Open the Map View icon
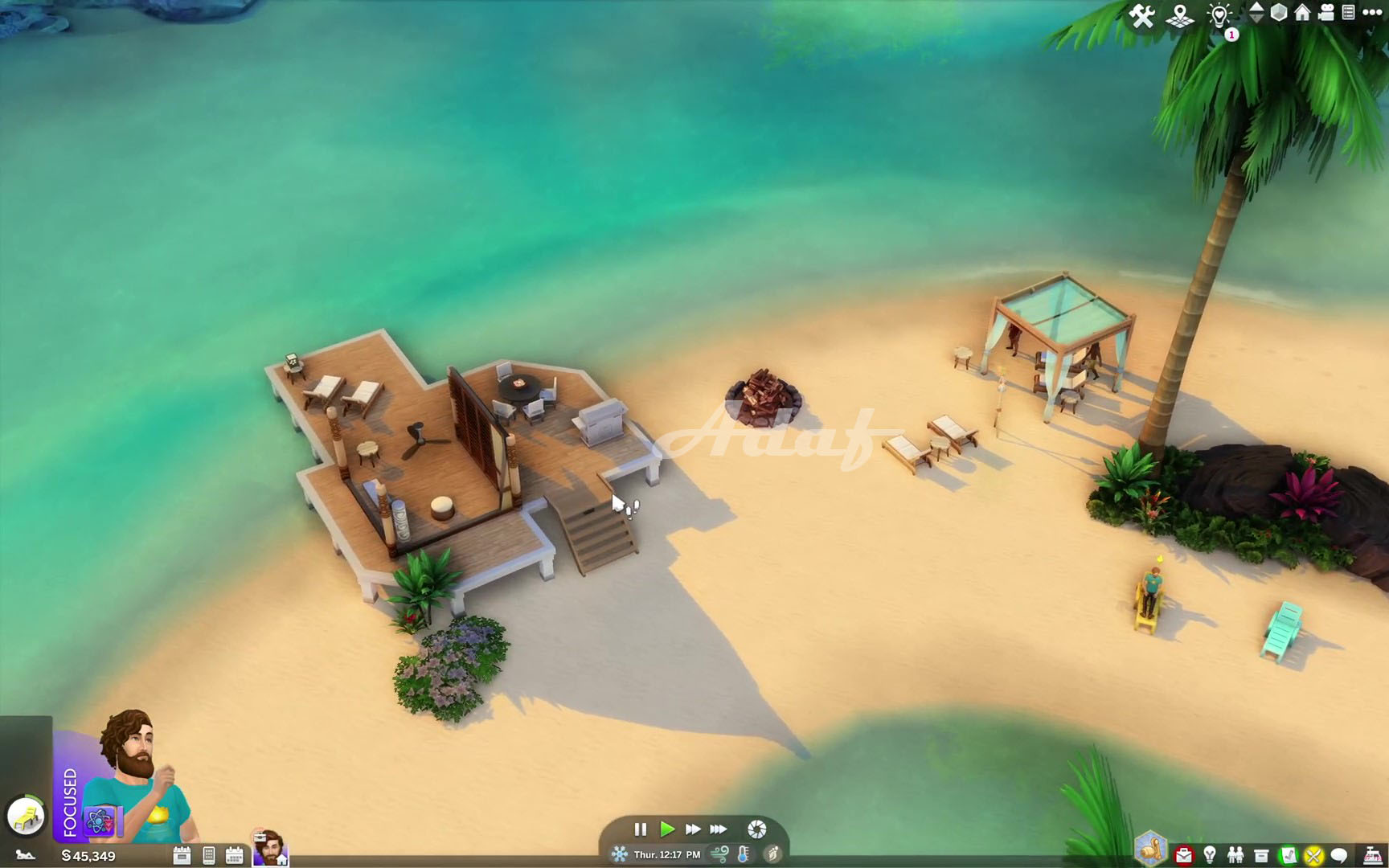The height and width of the screenshot is (868, 1389). point(1178,14)
